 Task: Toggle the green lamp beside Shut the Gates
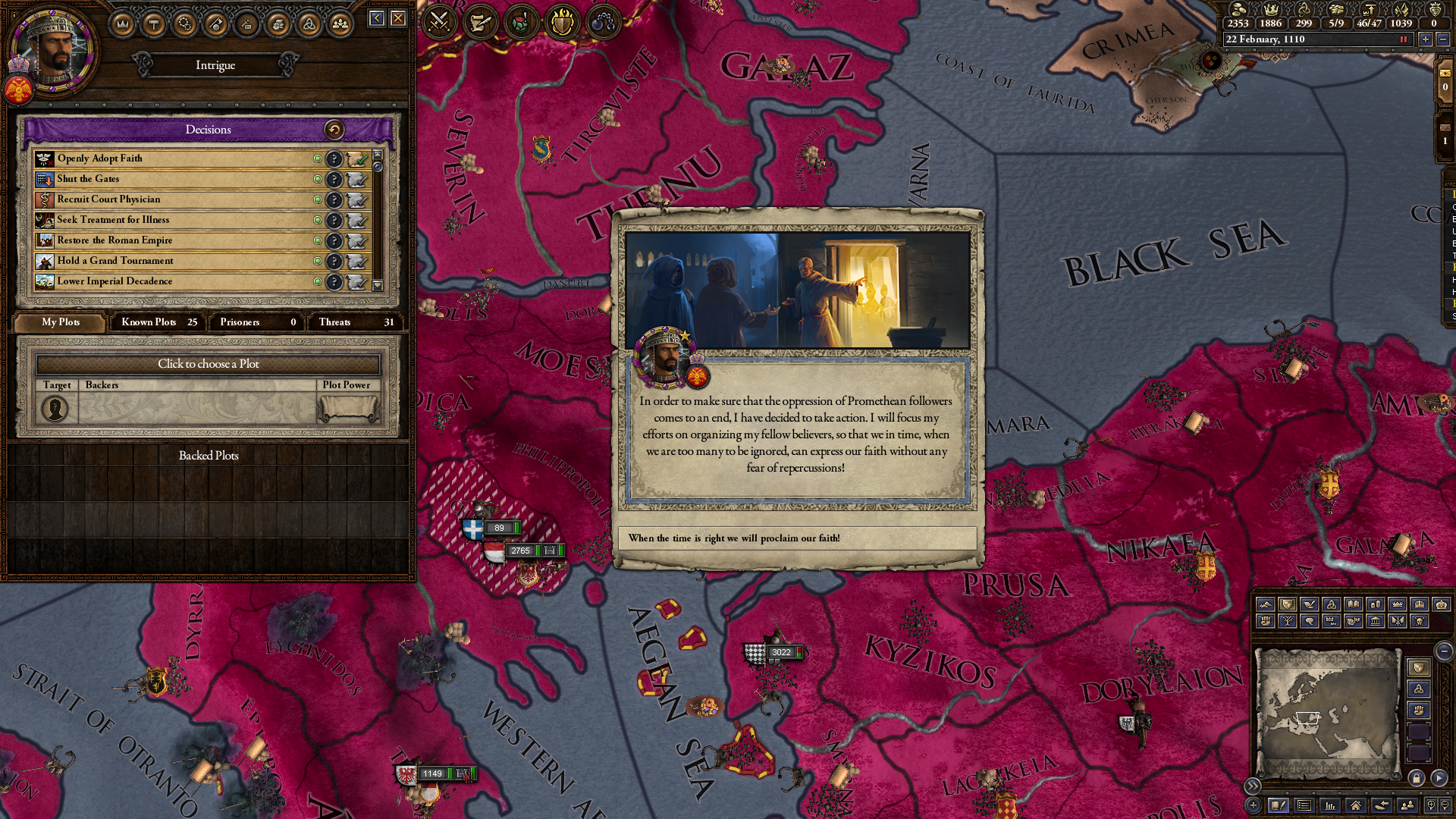tap(318, 180)
